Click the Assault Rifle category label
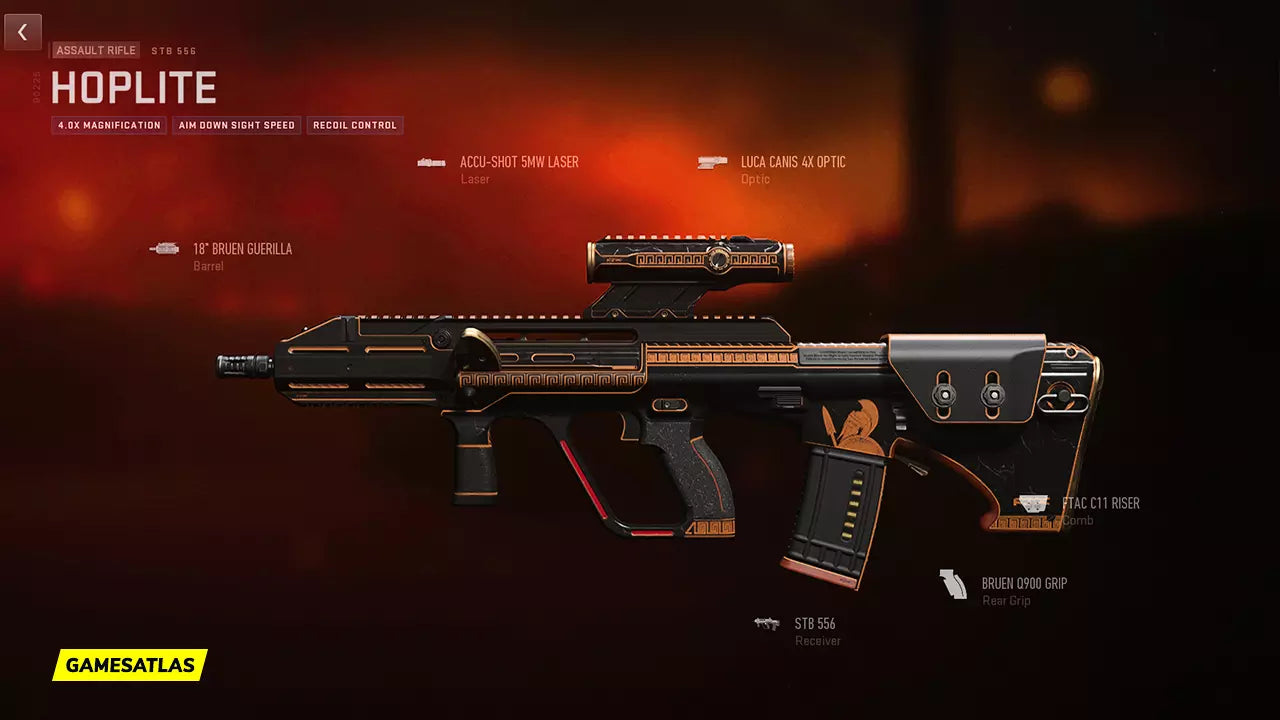The height and width of the screenshot is (720, 1280). (x=96, y=50)
